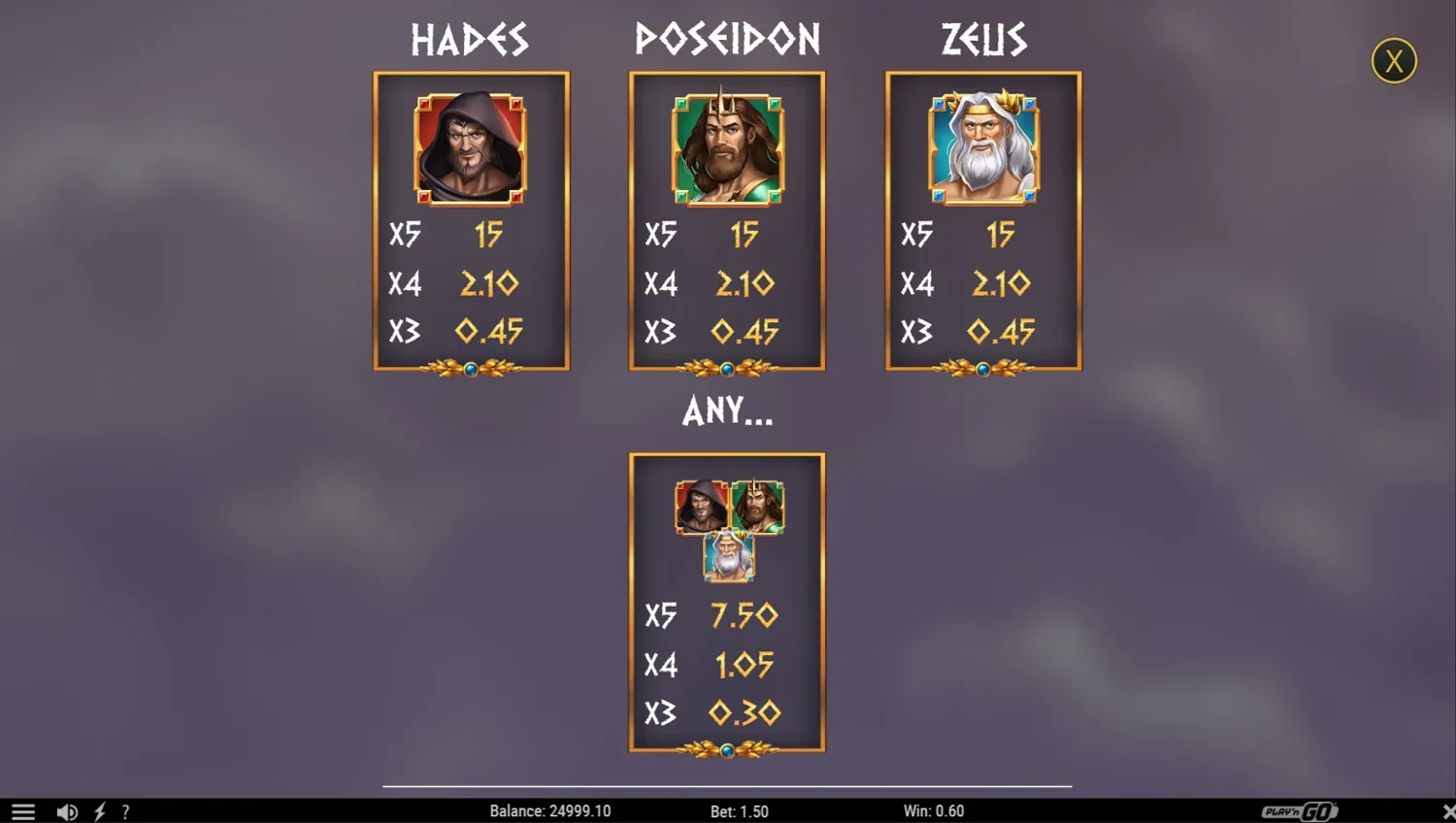Click the POSEIDON heading
The width and height of the screenshot is (1456, 823).
point(727,39)
